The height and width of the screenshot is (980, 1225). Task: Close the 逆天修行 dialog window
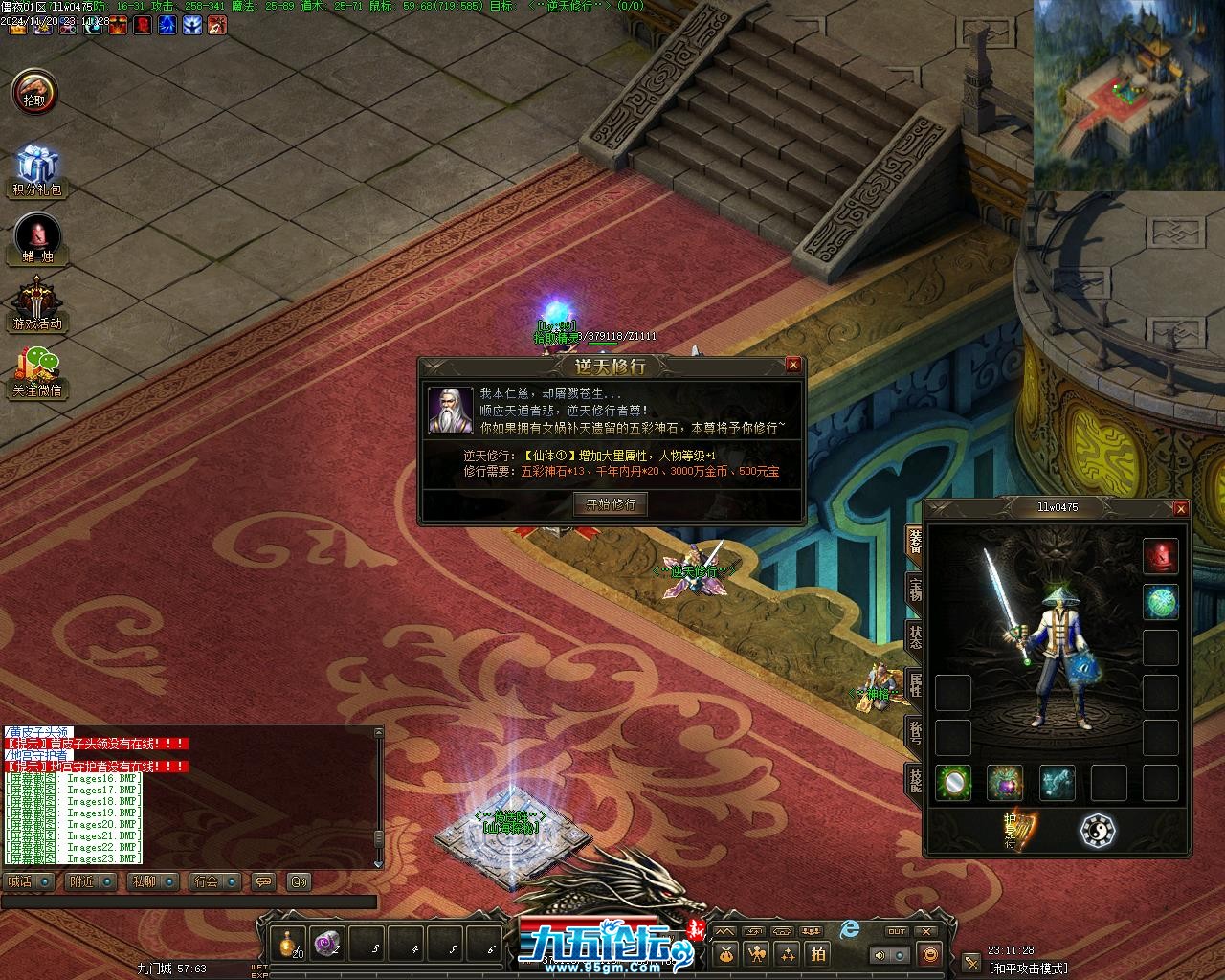(x=792, y=365)
